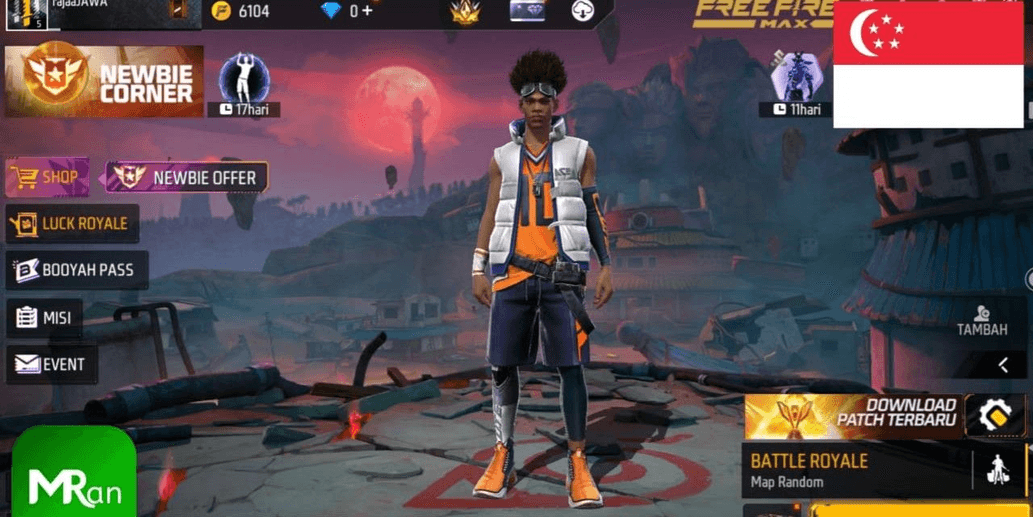Add diamonds with the plus button
The height and width of the screenshot is (517, 1033).
[367, 11]
